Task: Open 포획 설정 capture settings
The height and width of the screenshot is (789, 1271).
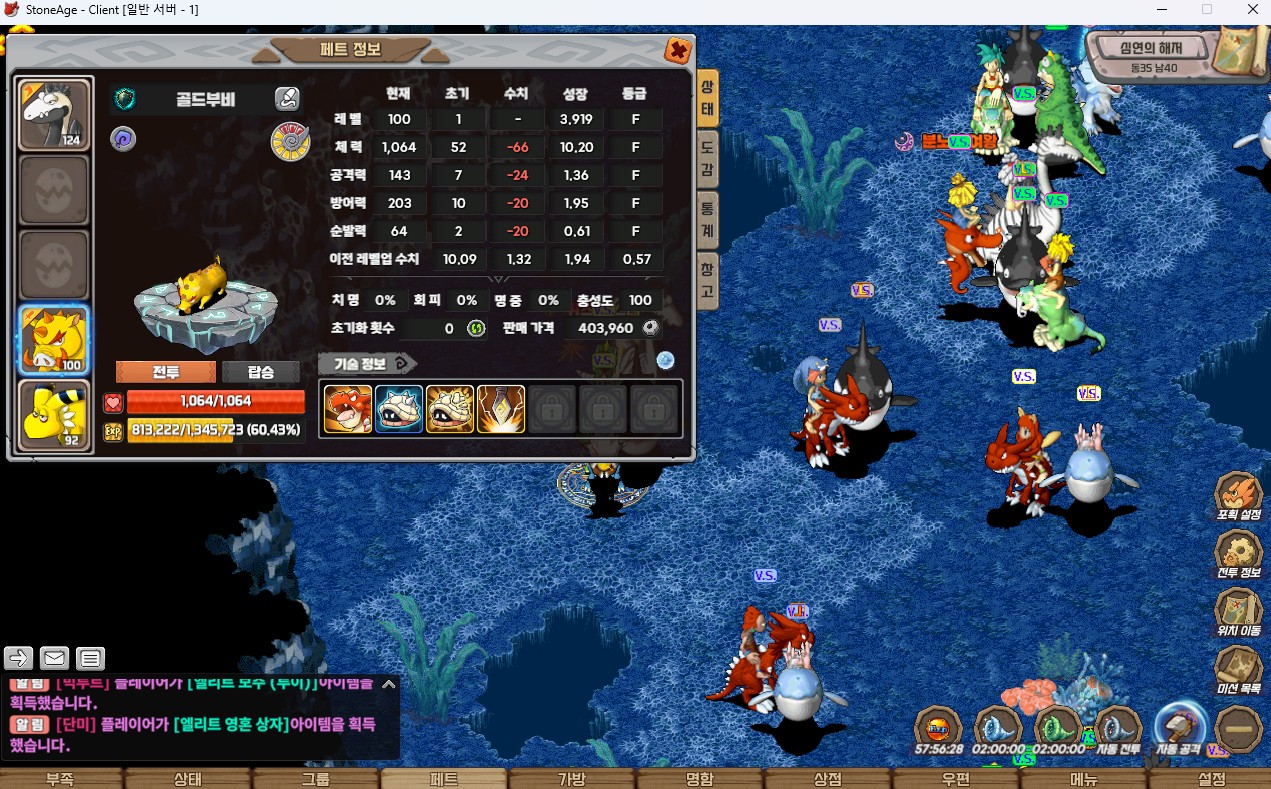Action: coord(1238,497)
